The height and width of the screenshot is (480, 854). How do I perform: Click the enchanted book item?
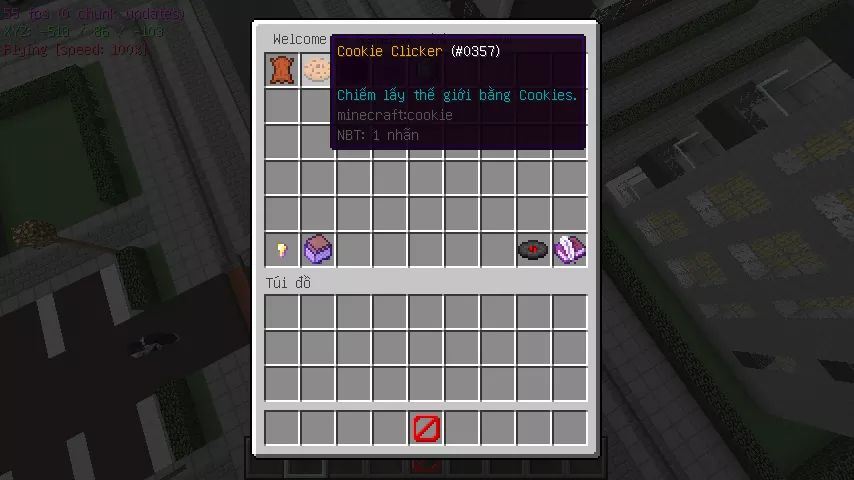click(x=570, y=249)
